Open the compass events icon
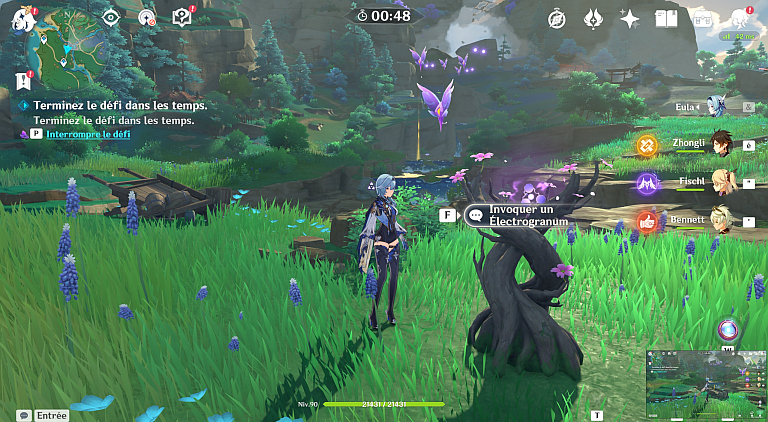The height and width of the screenshot is (422, 768). pyautogui.click(x=557, y=18)
